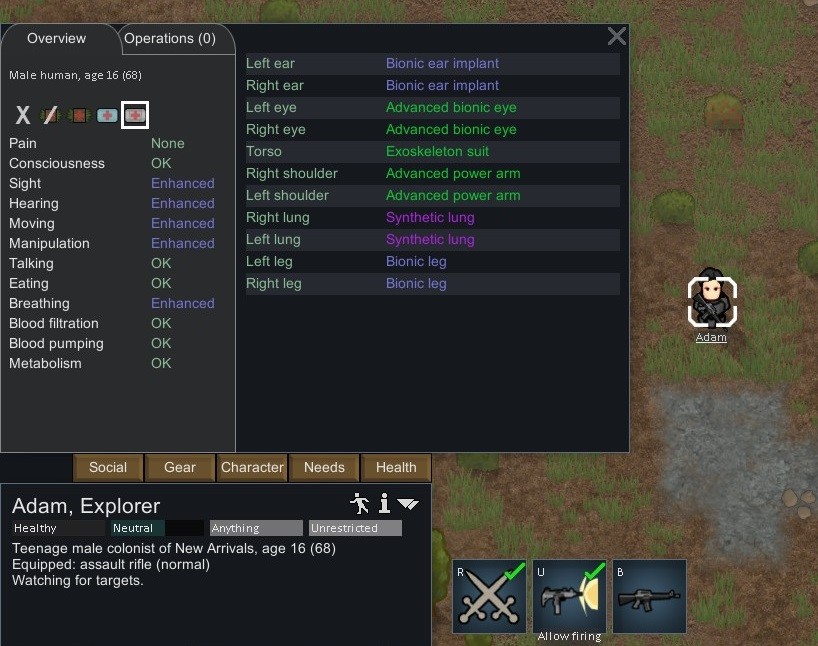Open the Gear tab
The width and height of the screenshot is (818, 646).
pyautogui.click(x=180, y=467)
